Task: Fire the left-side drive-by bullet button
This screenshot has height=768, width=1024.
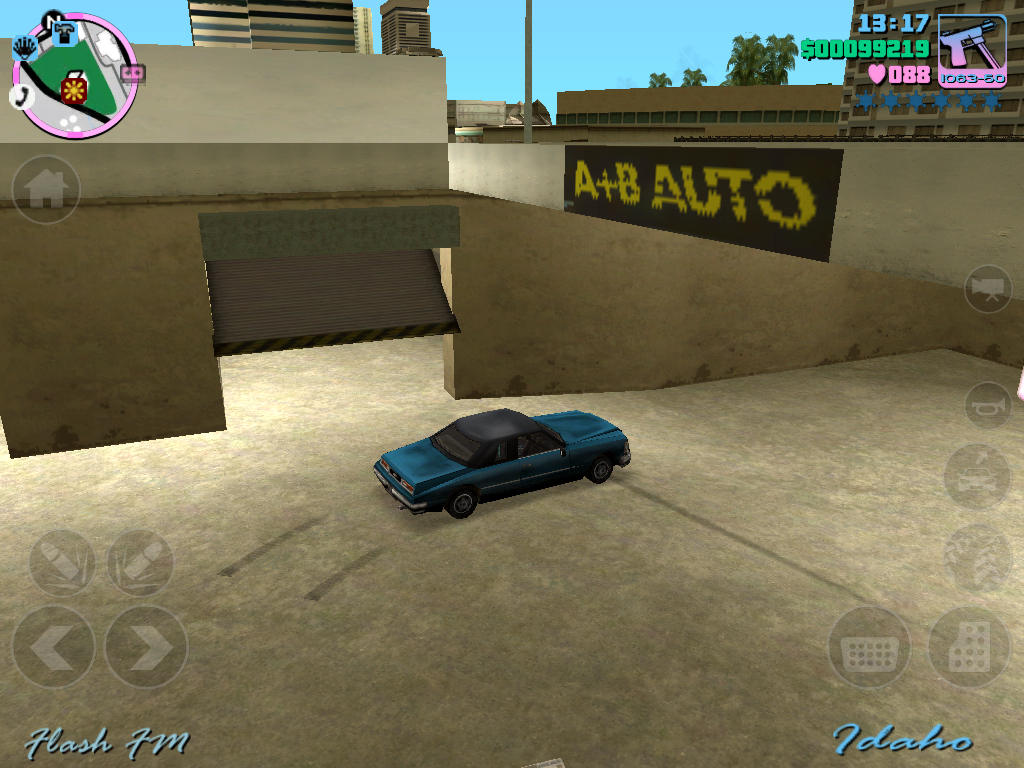Action: click(62, 563)
